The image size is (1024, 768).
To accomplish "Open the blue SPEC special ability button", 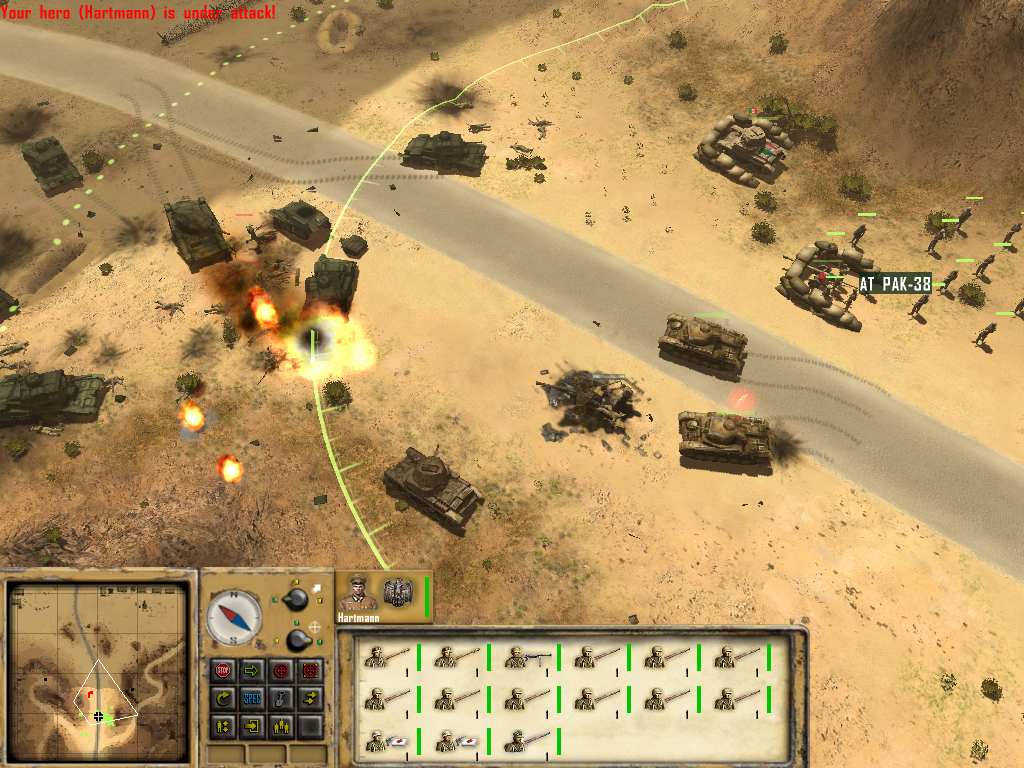I will (252, 698).
